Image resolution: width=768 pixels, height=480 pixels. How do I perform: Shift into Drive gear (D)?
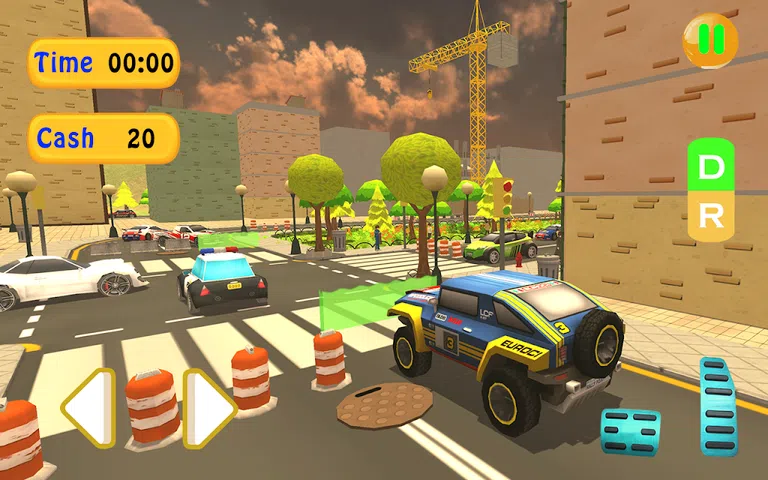(x=710, y=169)
